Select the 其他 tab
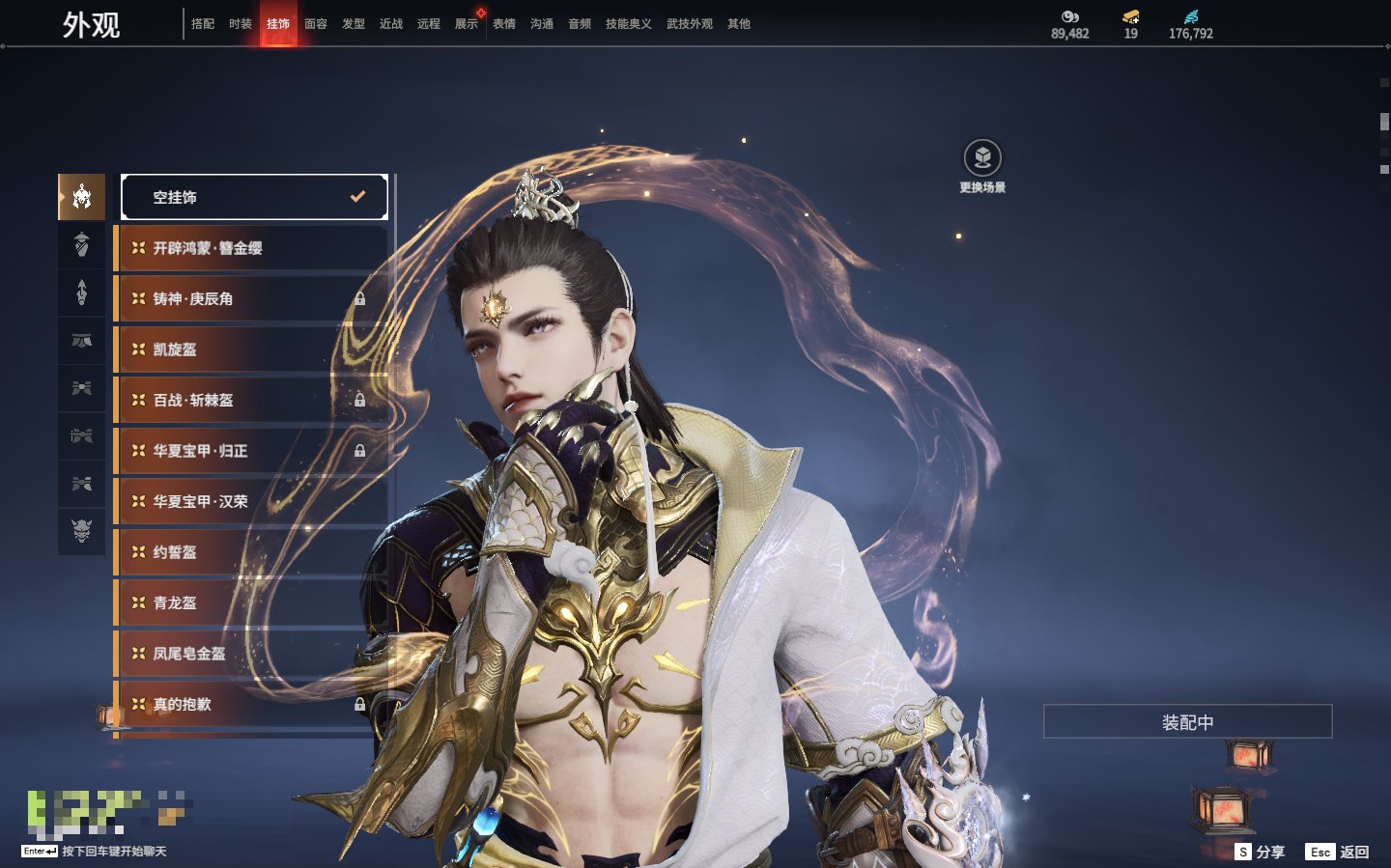This screenshot has width=1391, height=868. [x=739, y=24]
